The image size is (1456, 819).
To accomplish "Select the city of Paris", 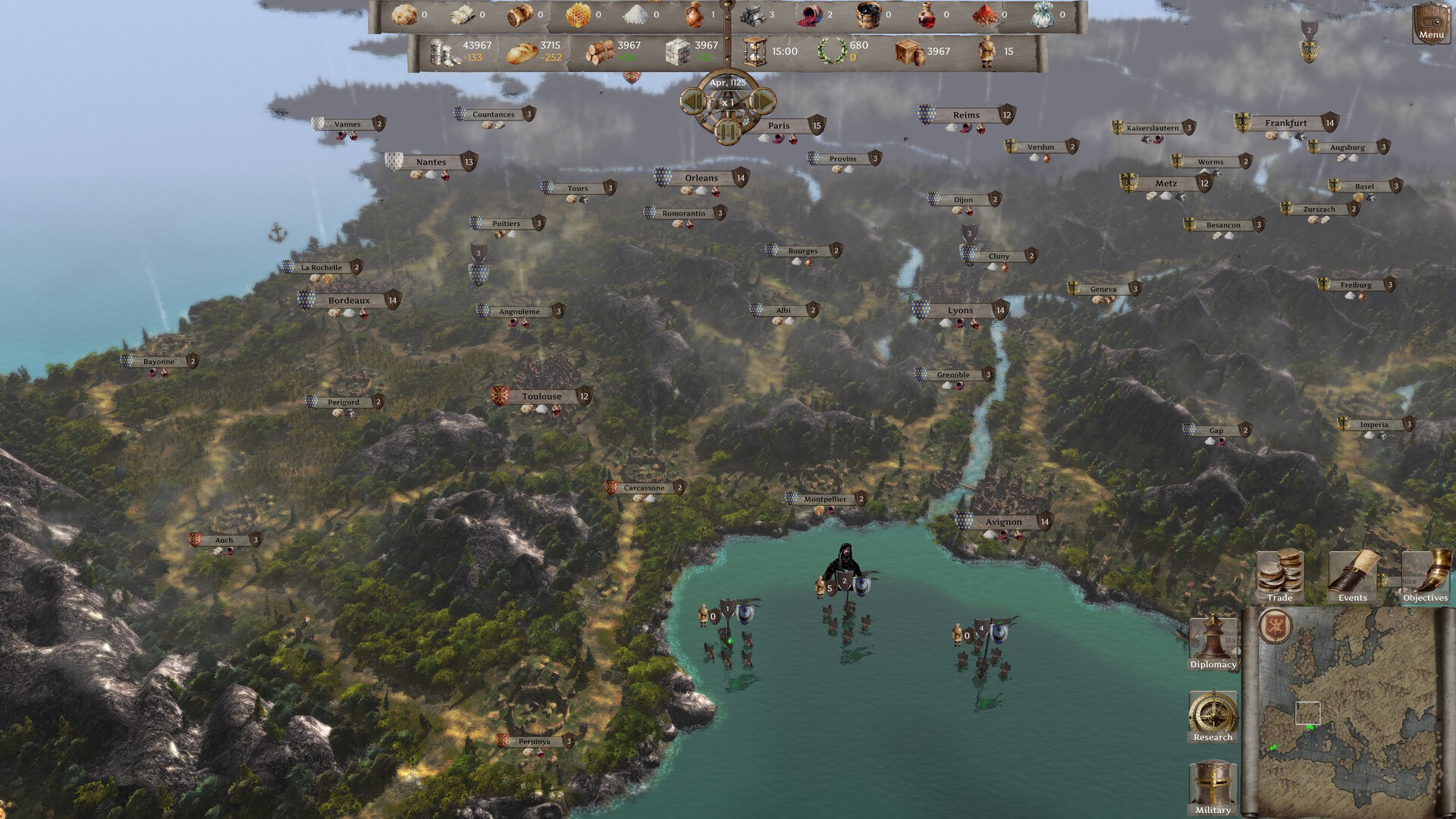I will point(779,125).
